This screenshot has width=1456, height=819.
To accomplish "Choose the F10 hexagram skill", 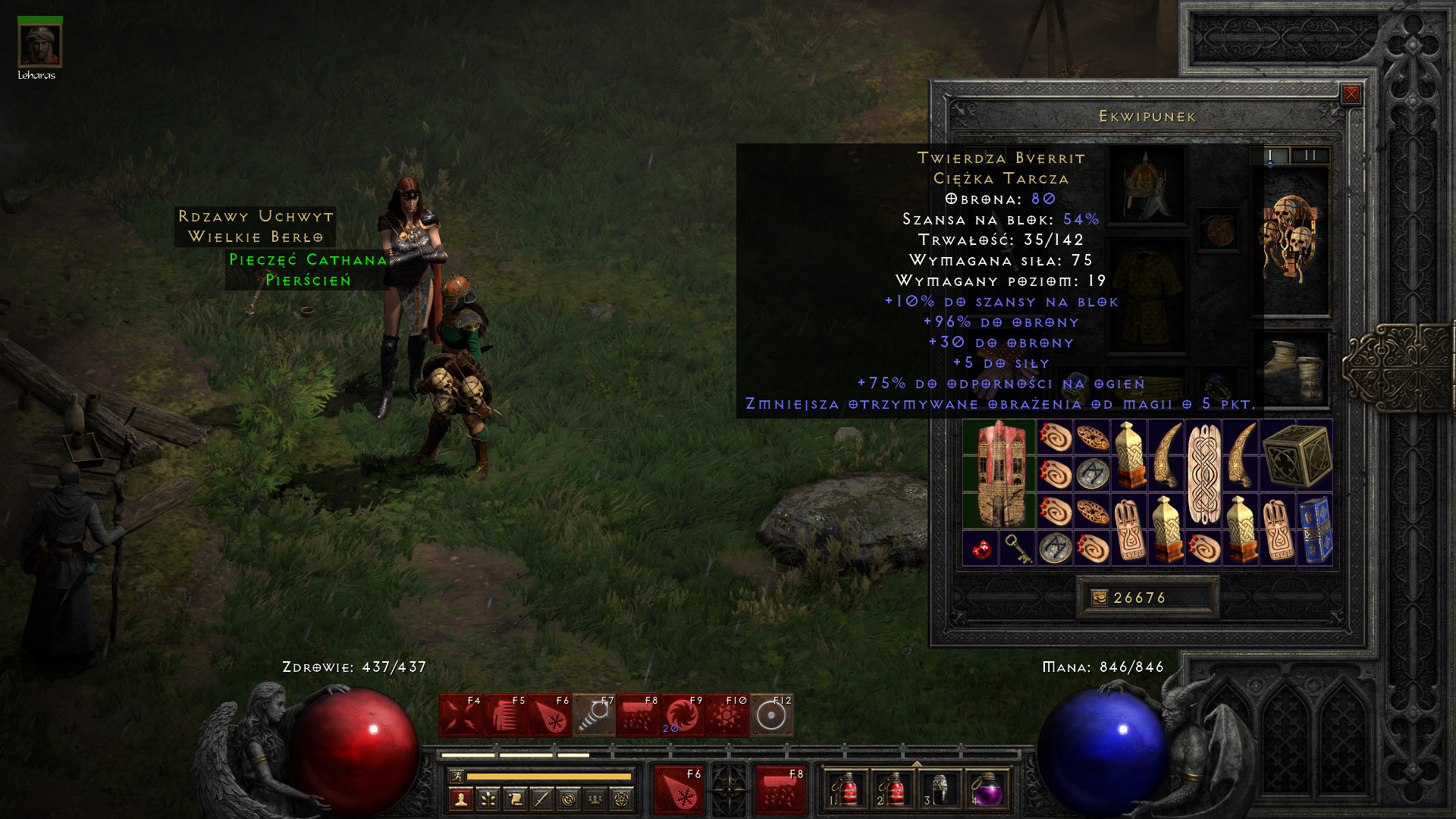I will [x=727, y=715].
